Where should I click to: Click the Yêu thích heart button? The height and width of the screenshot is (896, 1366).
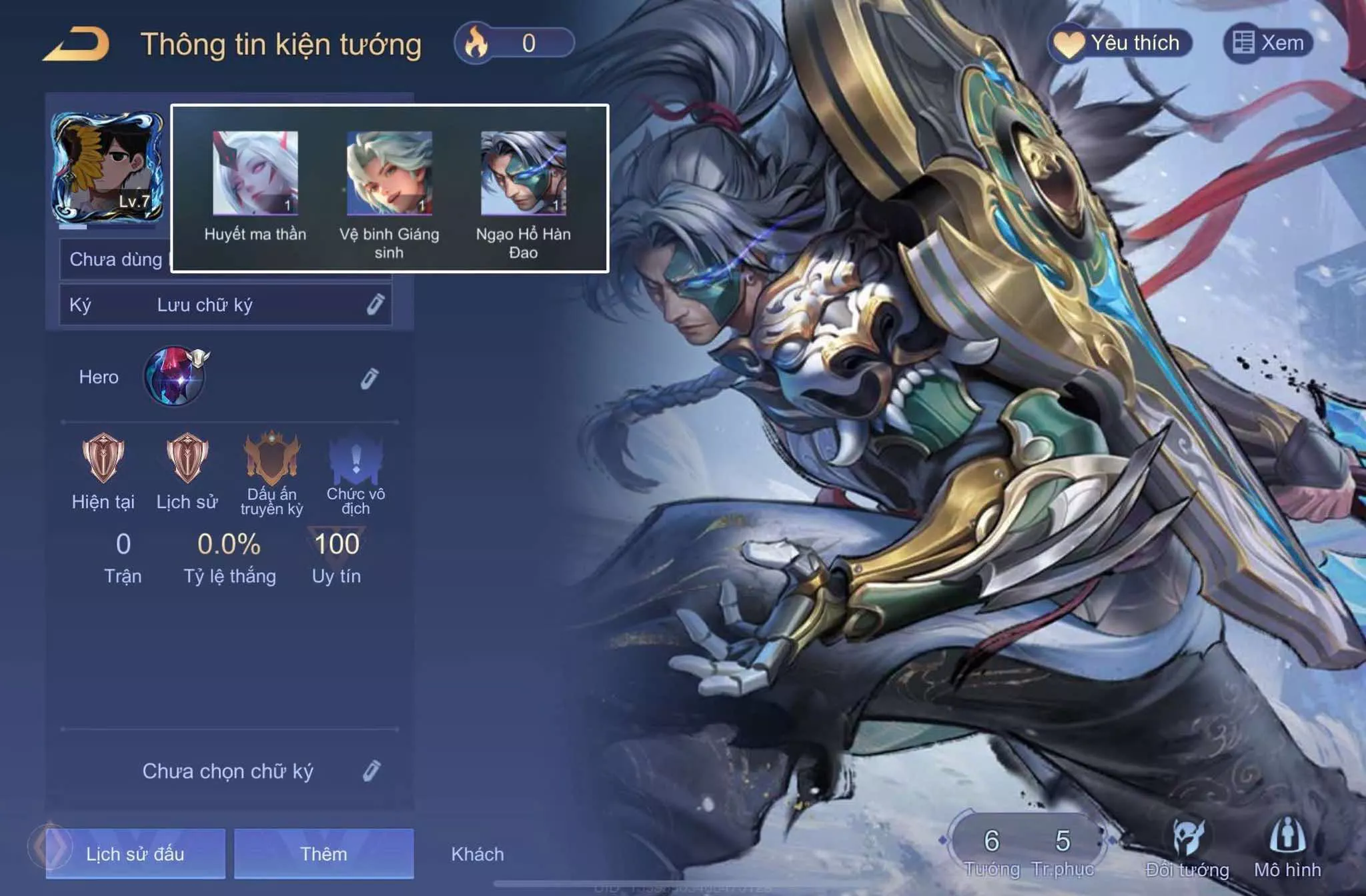click(x=1120, y=43)
